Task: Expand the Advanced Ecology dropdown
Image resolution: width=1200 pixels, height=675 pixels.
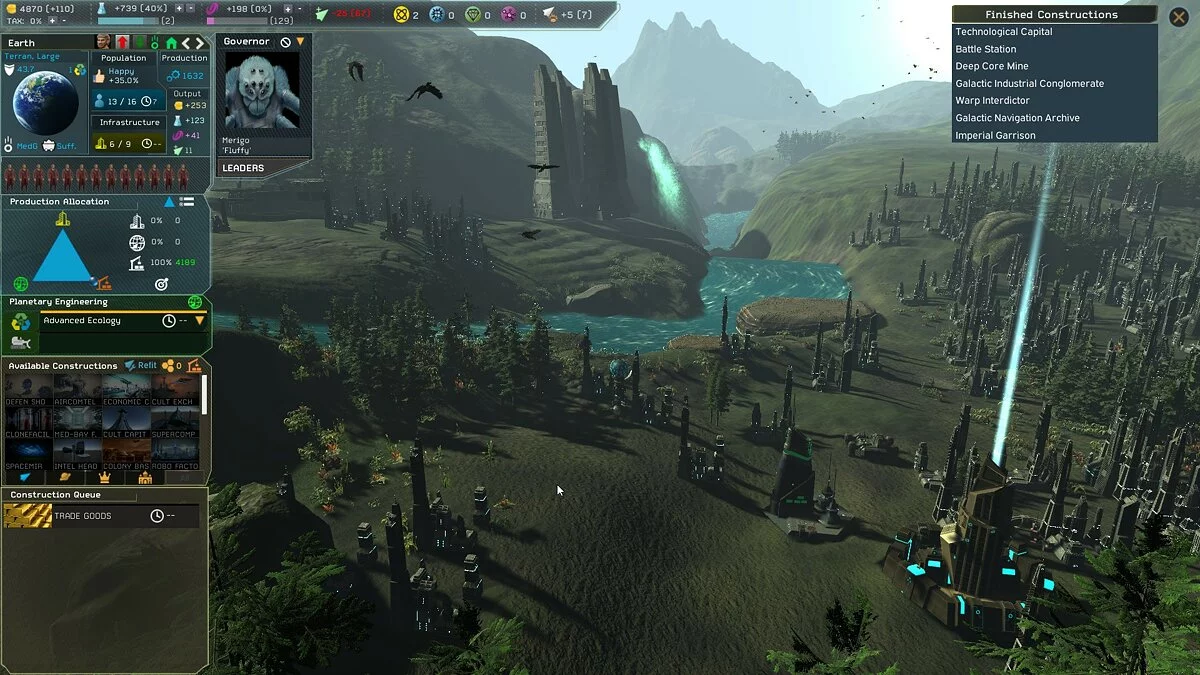Action: pos(200,321)
